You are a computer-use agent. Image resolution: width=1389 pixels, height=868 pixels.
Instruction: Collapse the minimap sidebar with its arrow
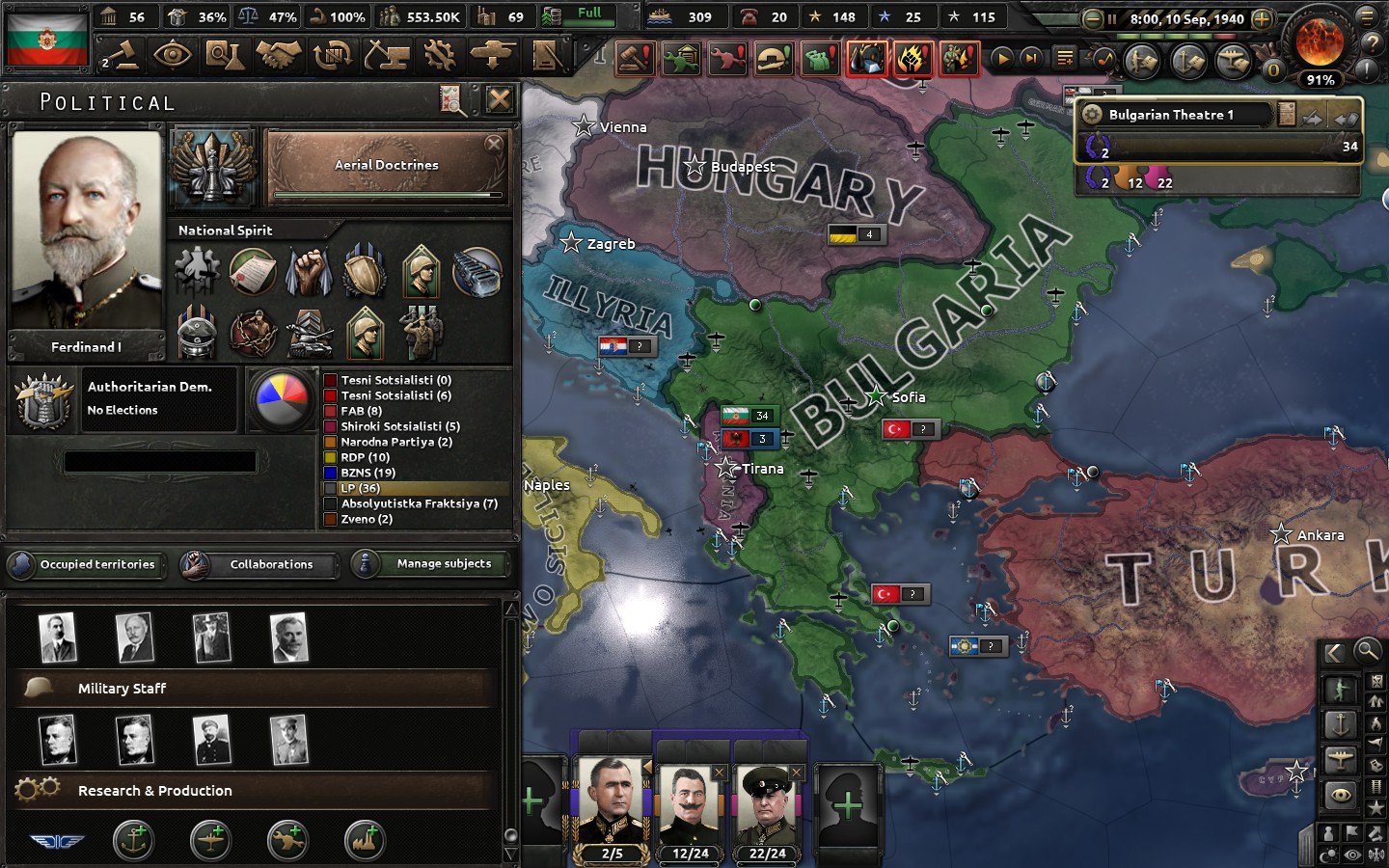[x=1335, y=654]
